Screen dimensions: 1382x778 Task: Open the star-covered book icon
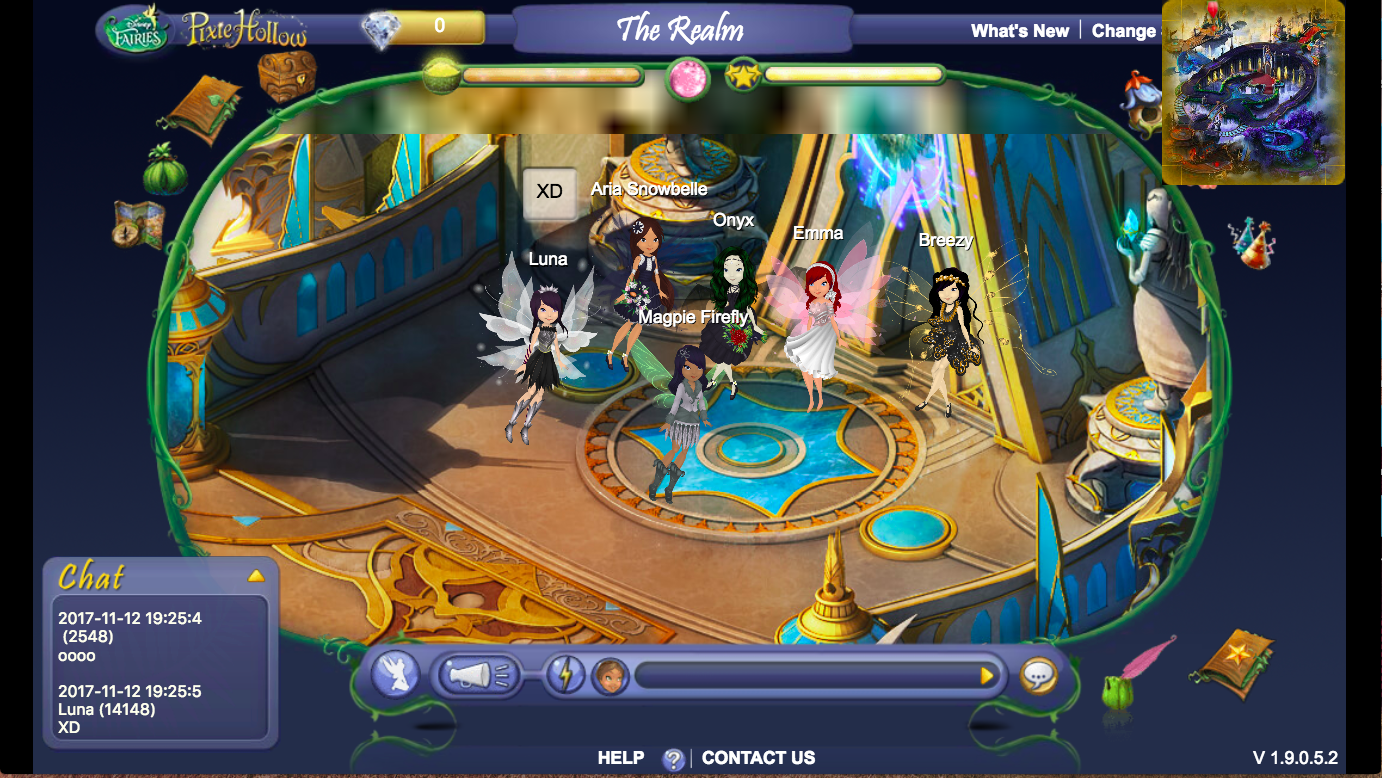point(1236,661)
